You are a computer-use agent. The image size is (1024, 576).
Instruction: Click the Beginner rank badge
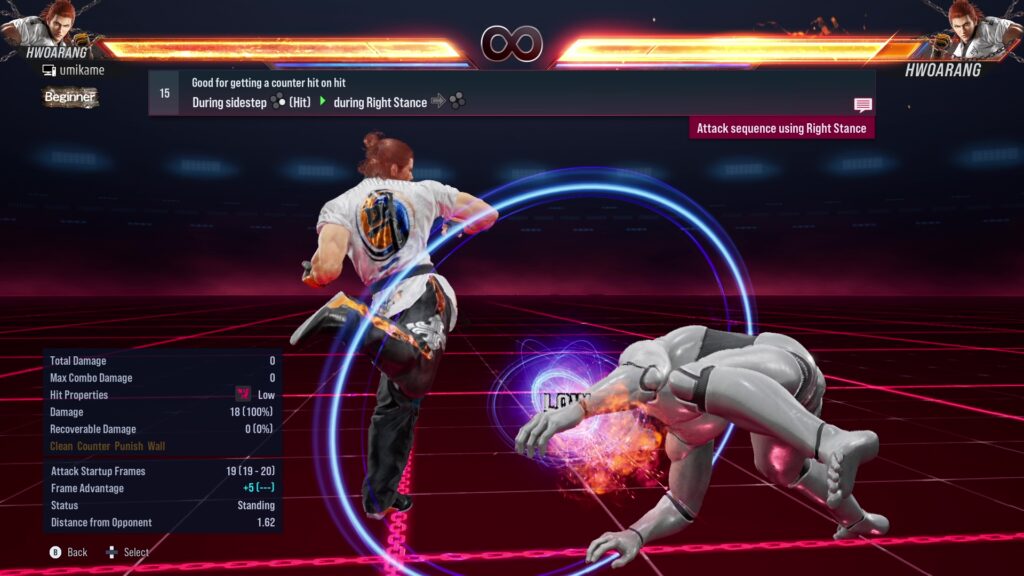(x=70, y=97)
